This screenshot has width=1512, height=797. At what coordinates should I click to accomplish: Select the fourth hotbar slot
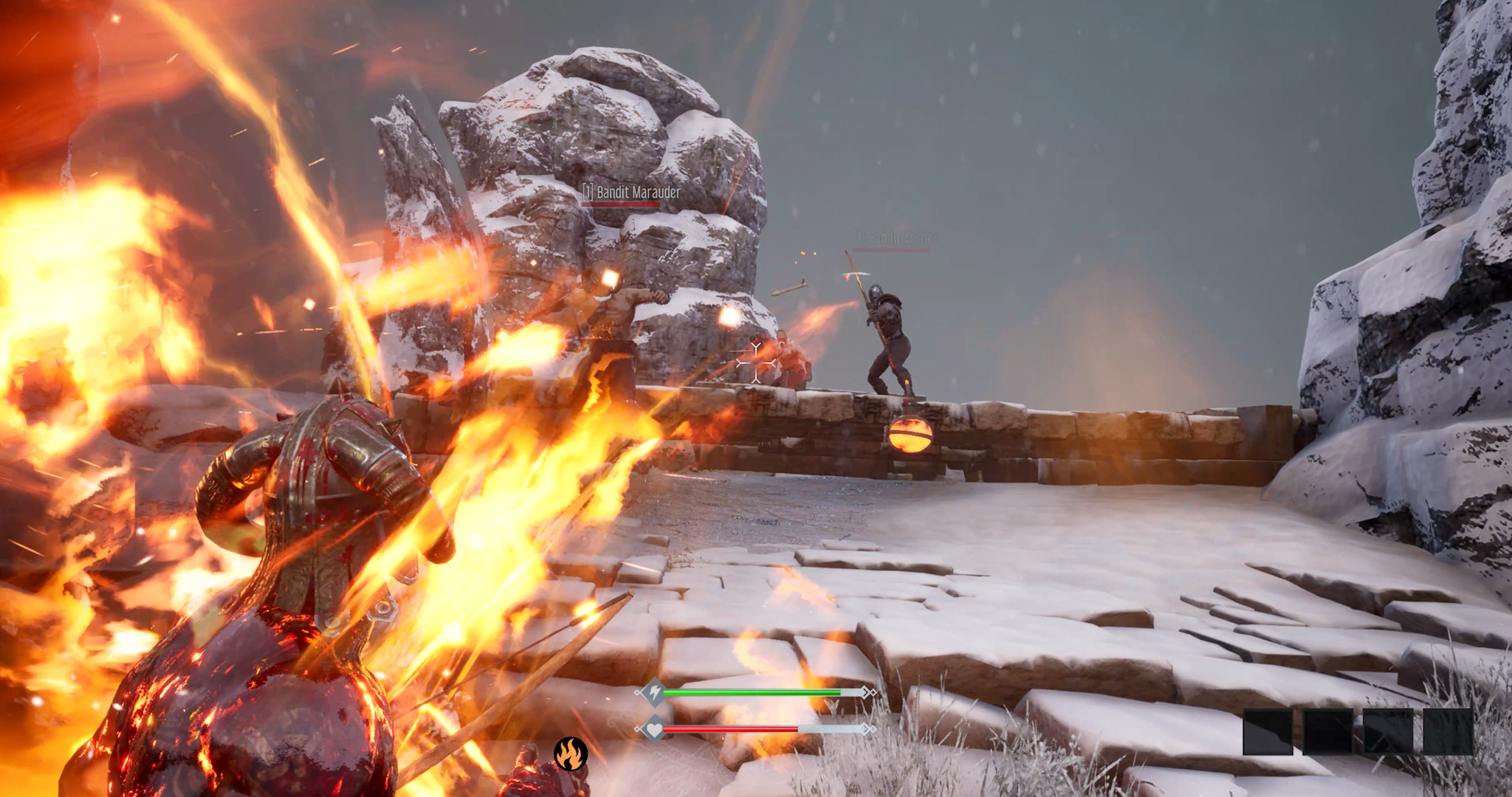click(x=1448, y=732)
